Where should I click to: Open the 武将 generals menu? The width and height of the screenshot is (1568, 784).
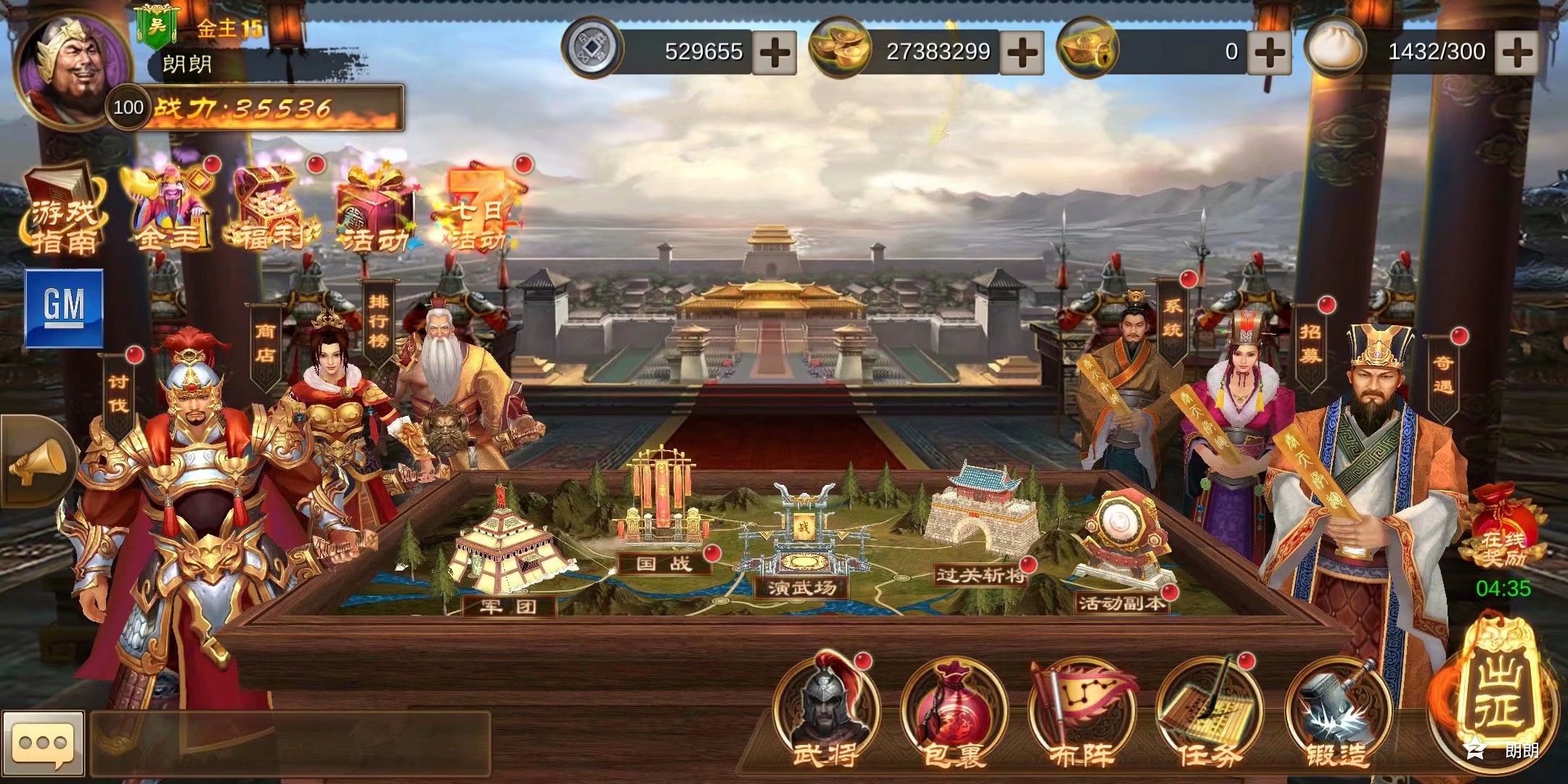point(826,713)
